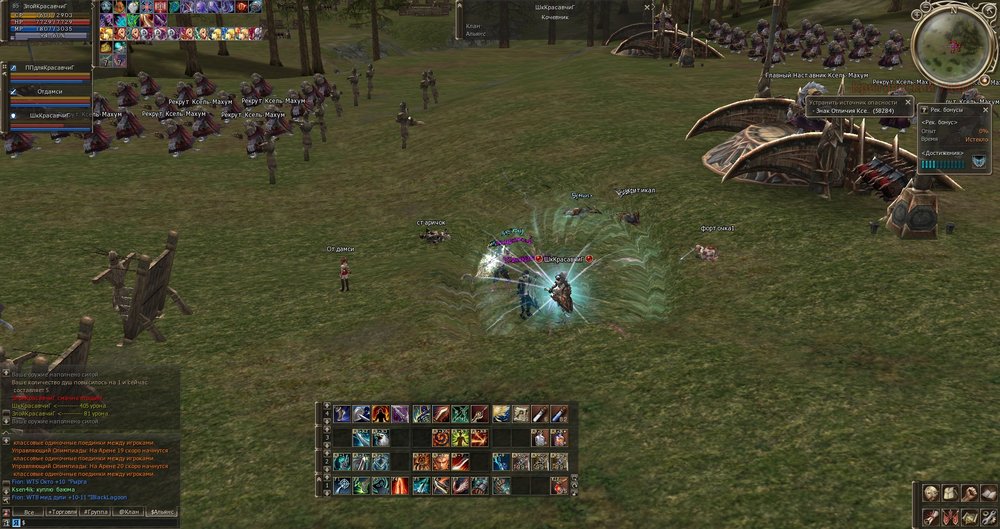Open the "Знак Отличия Ксе.." quest entry
This screenshot has width=1000, height=529.
coord(855,112)
